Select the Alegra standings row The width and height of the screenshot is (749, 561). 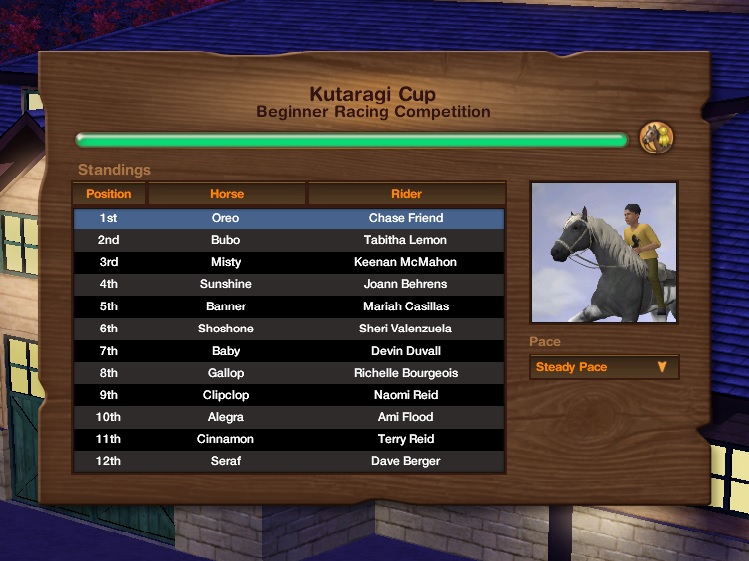(x=289, y=417)
